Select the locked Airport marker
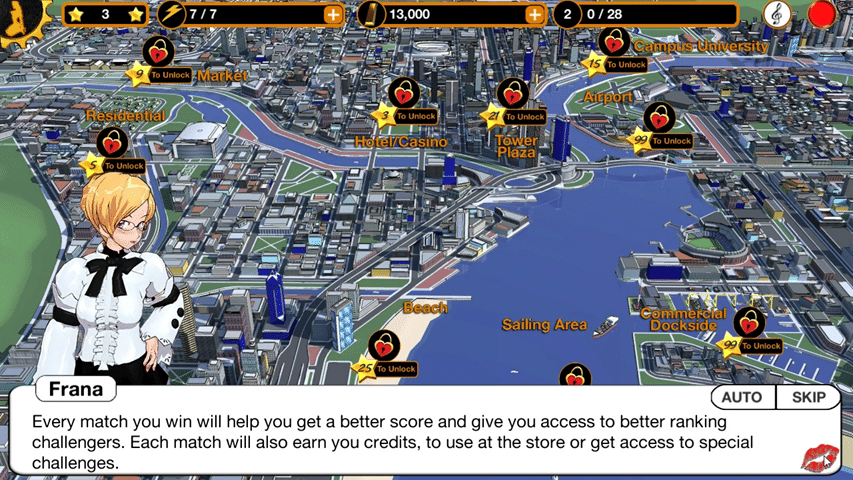853x480 pixels. click(x=658, y=119)
